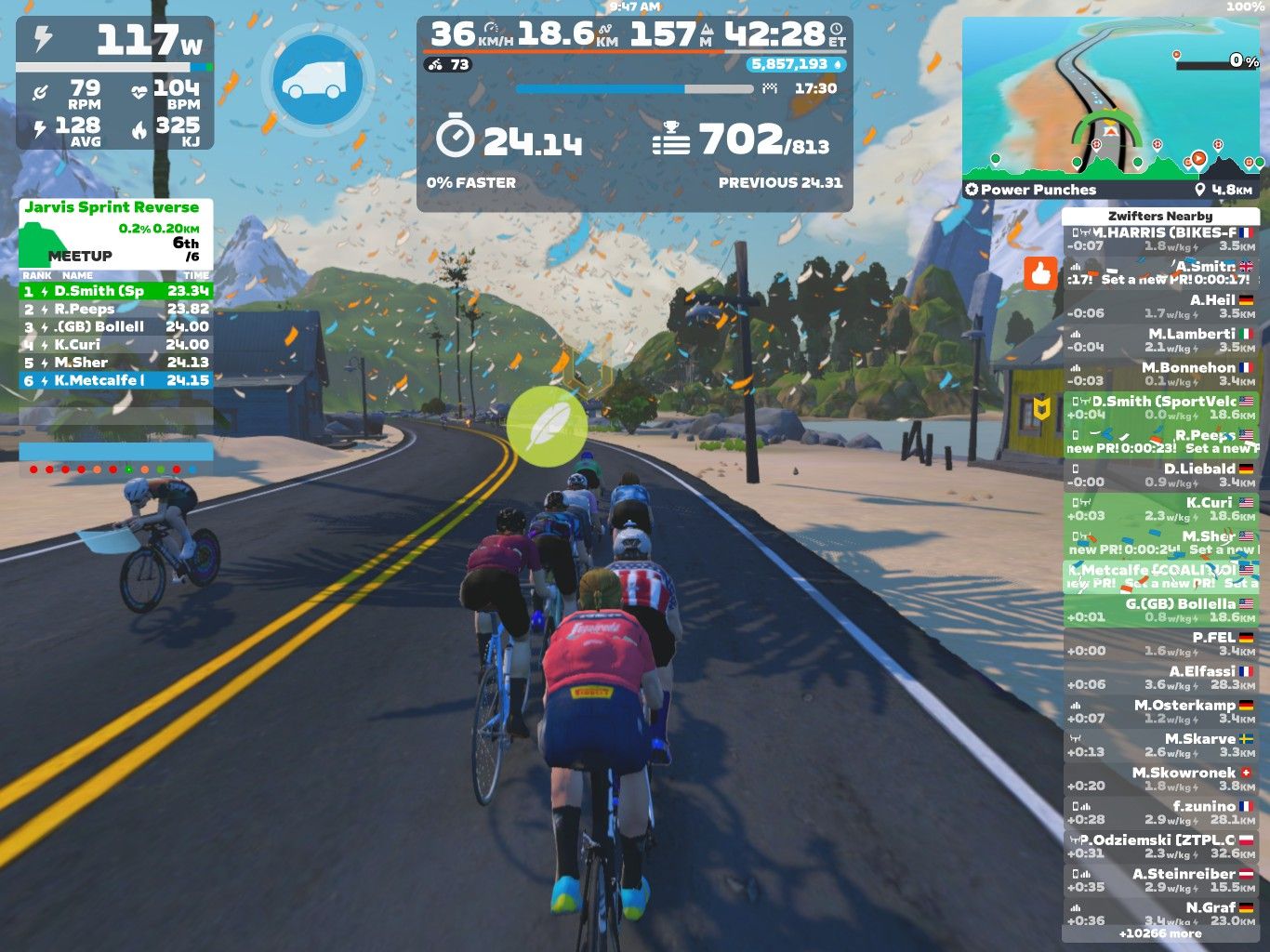Select the Jarvis Sprint Reverse segment header

click(x=112, y=207)
